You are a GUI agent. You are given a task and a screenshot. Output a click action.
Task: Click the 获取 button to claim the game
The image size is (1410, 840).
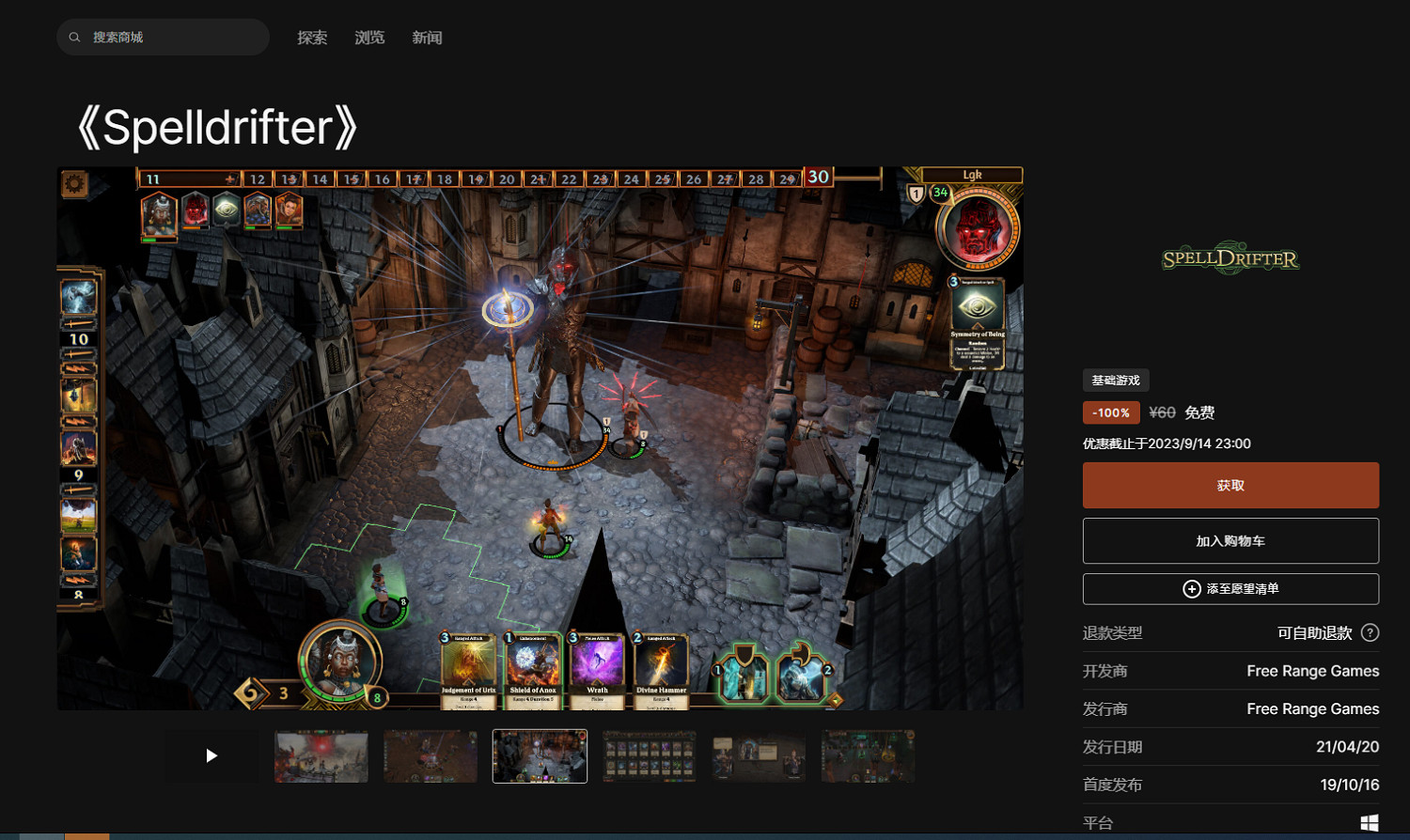point(1230,485)
